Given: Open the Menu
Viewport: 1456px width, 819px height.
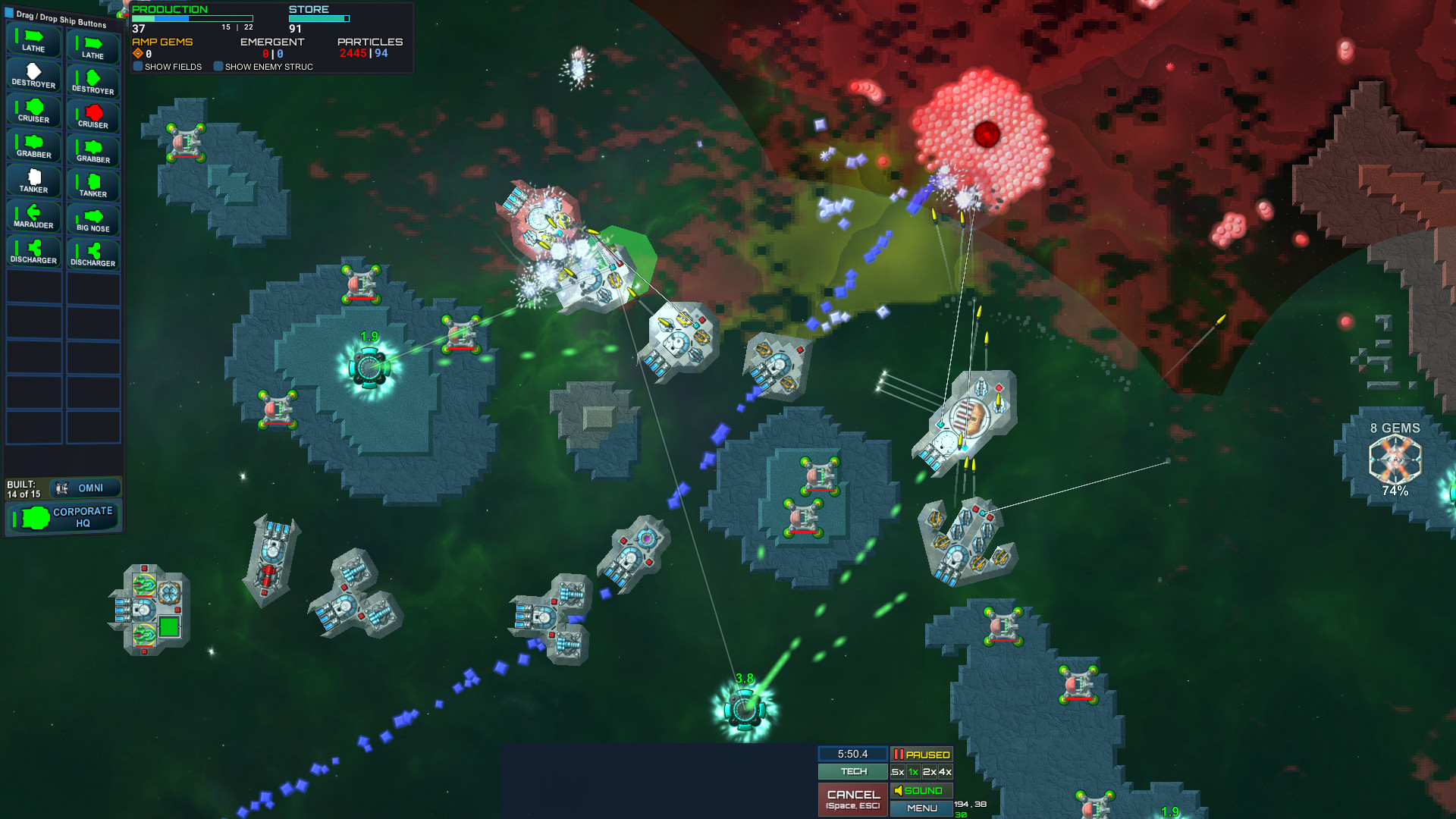Looking at the screenshot, I should pyautogui.click(x=921, y=808).
